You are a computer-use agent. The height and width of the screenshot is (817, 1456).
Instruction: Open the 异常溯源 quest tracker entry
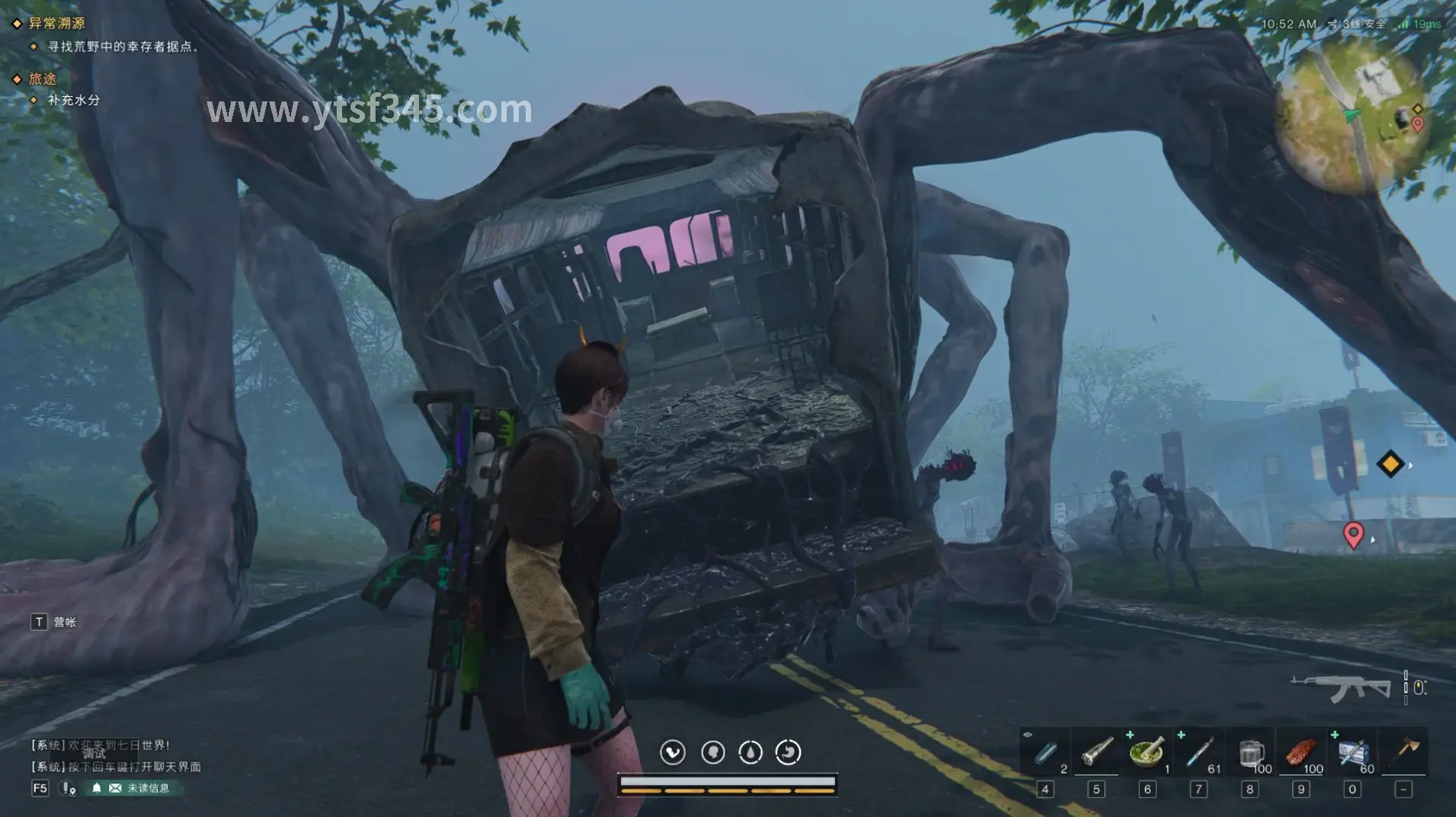[56, 24]
